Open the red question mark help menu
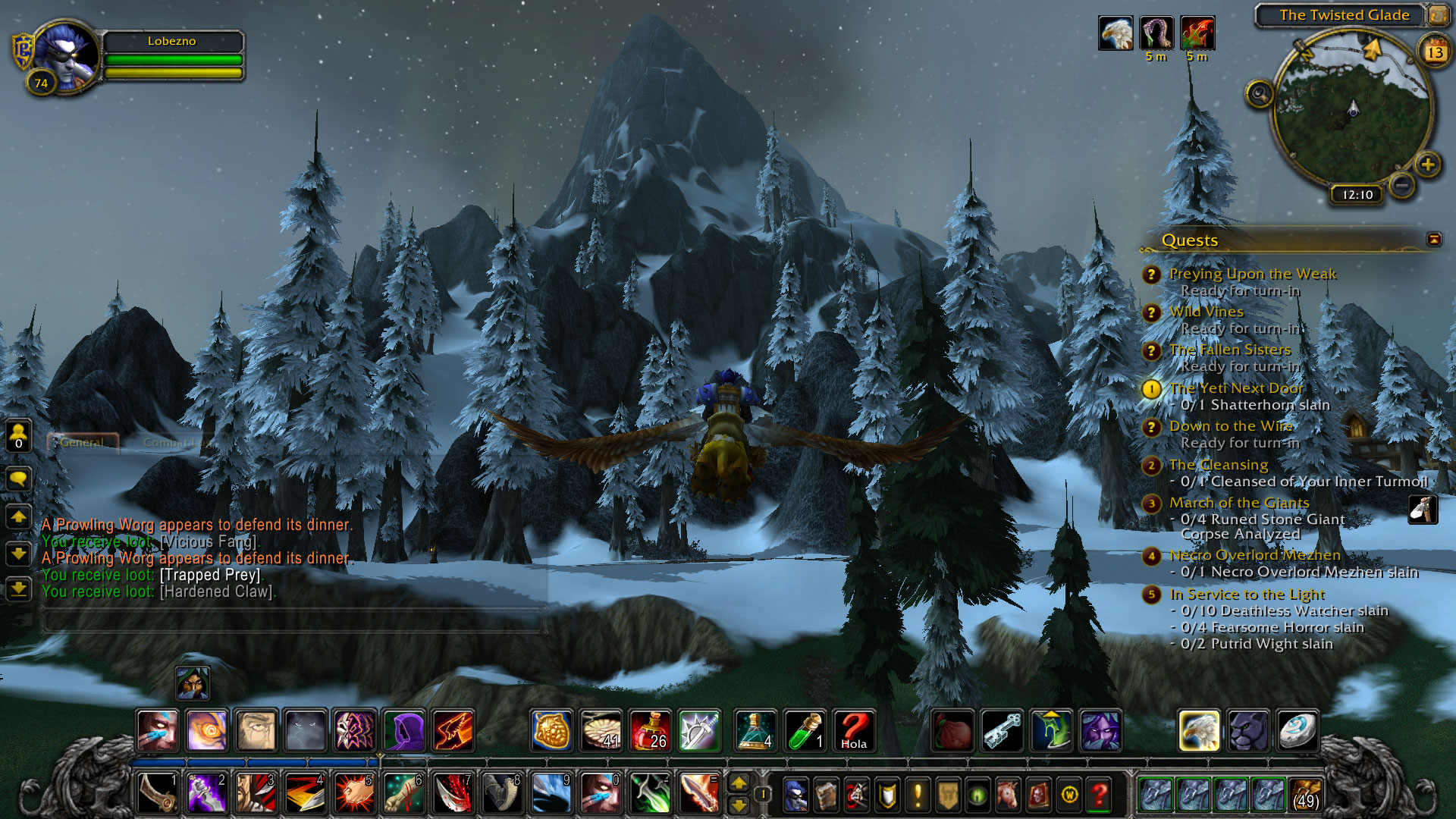The height and width of the screenshot is (819, 1456). pos(1099,795)
